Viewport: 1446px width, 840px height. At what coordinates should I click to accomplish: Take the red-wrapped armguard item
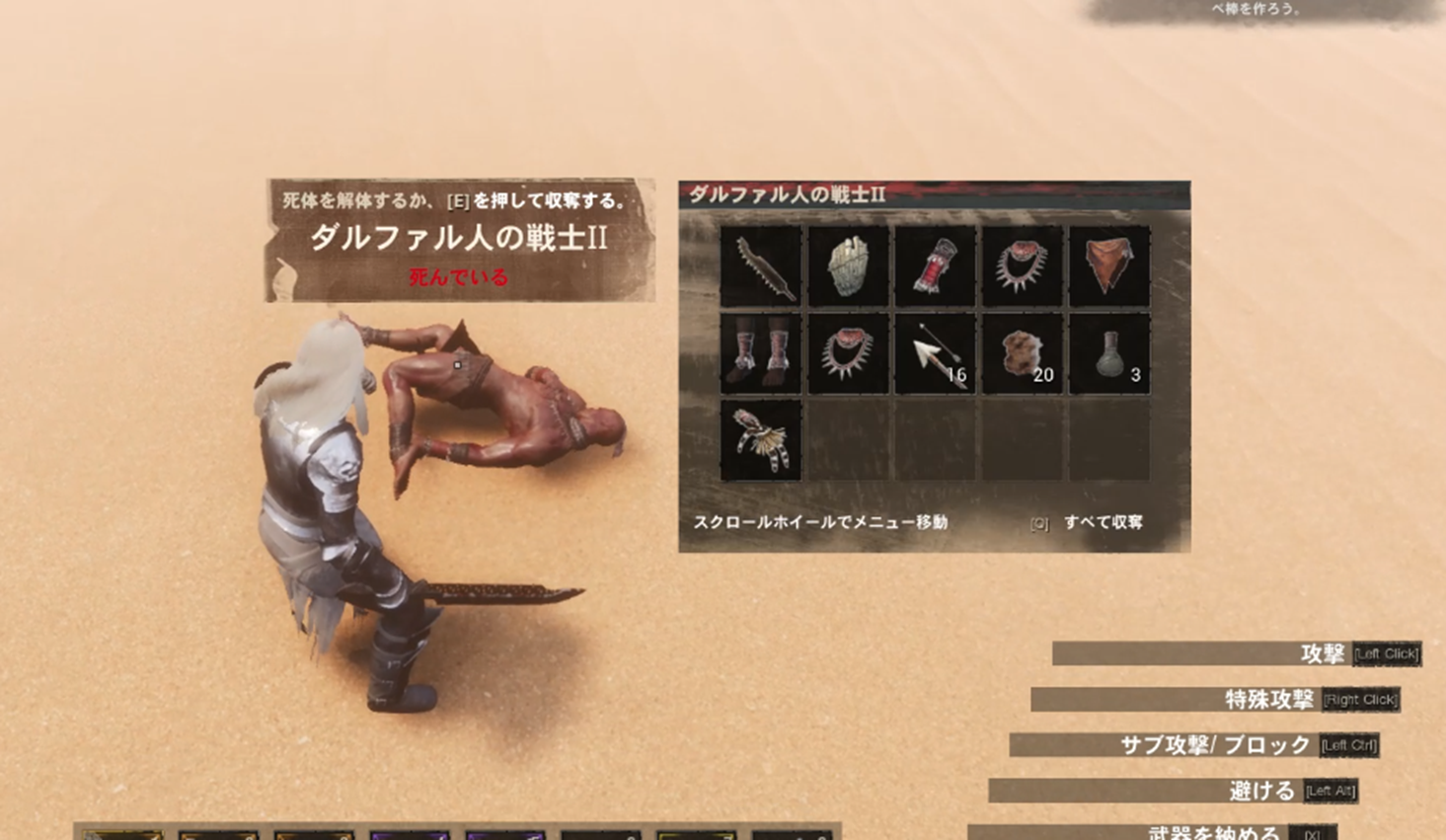pos(934,266)
